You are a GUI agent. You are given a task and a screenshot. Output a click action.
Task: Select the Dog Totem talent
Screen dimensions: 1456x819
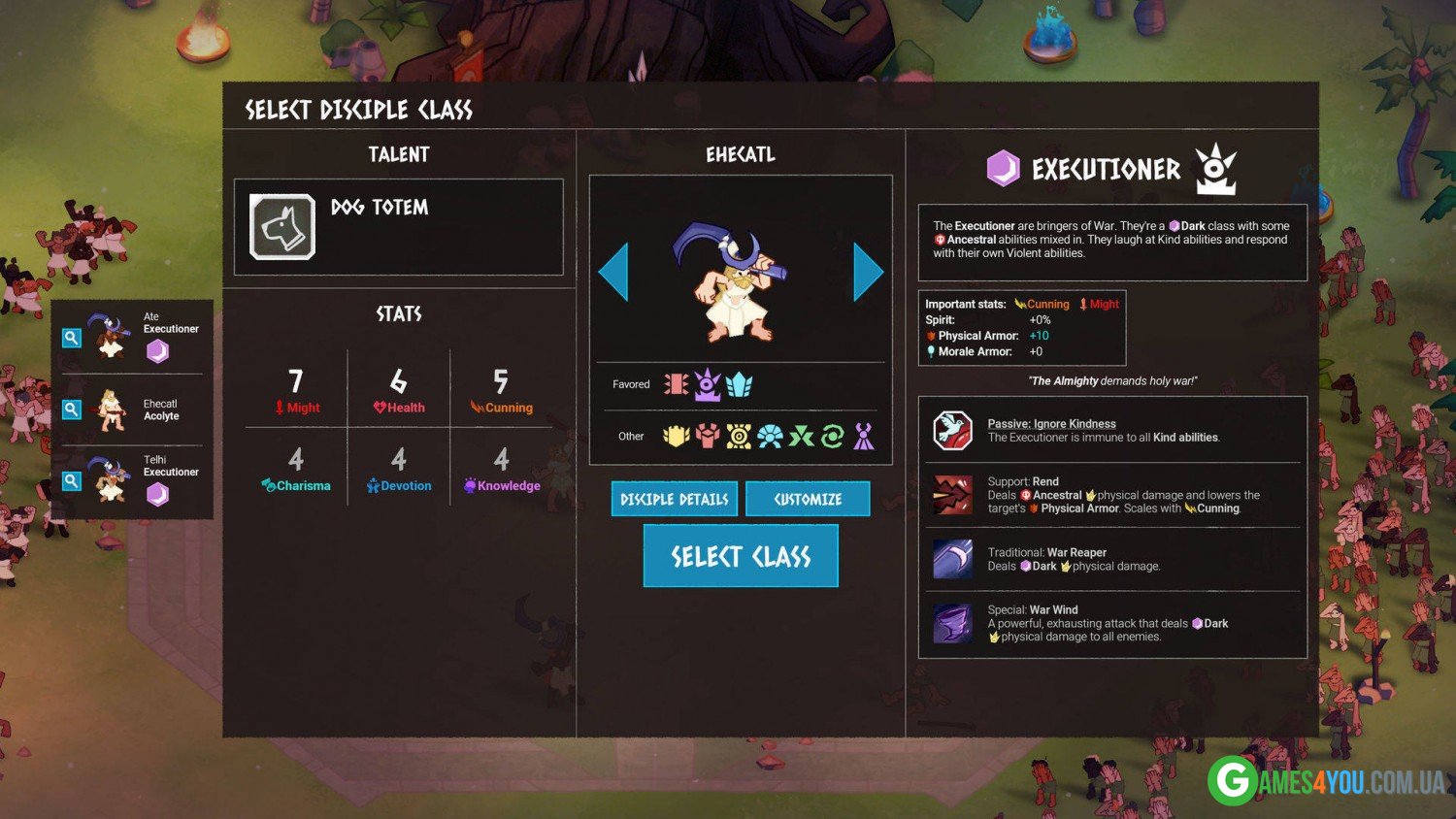282,227
